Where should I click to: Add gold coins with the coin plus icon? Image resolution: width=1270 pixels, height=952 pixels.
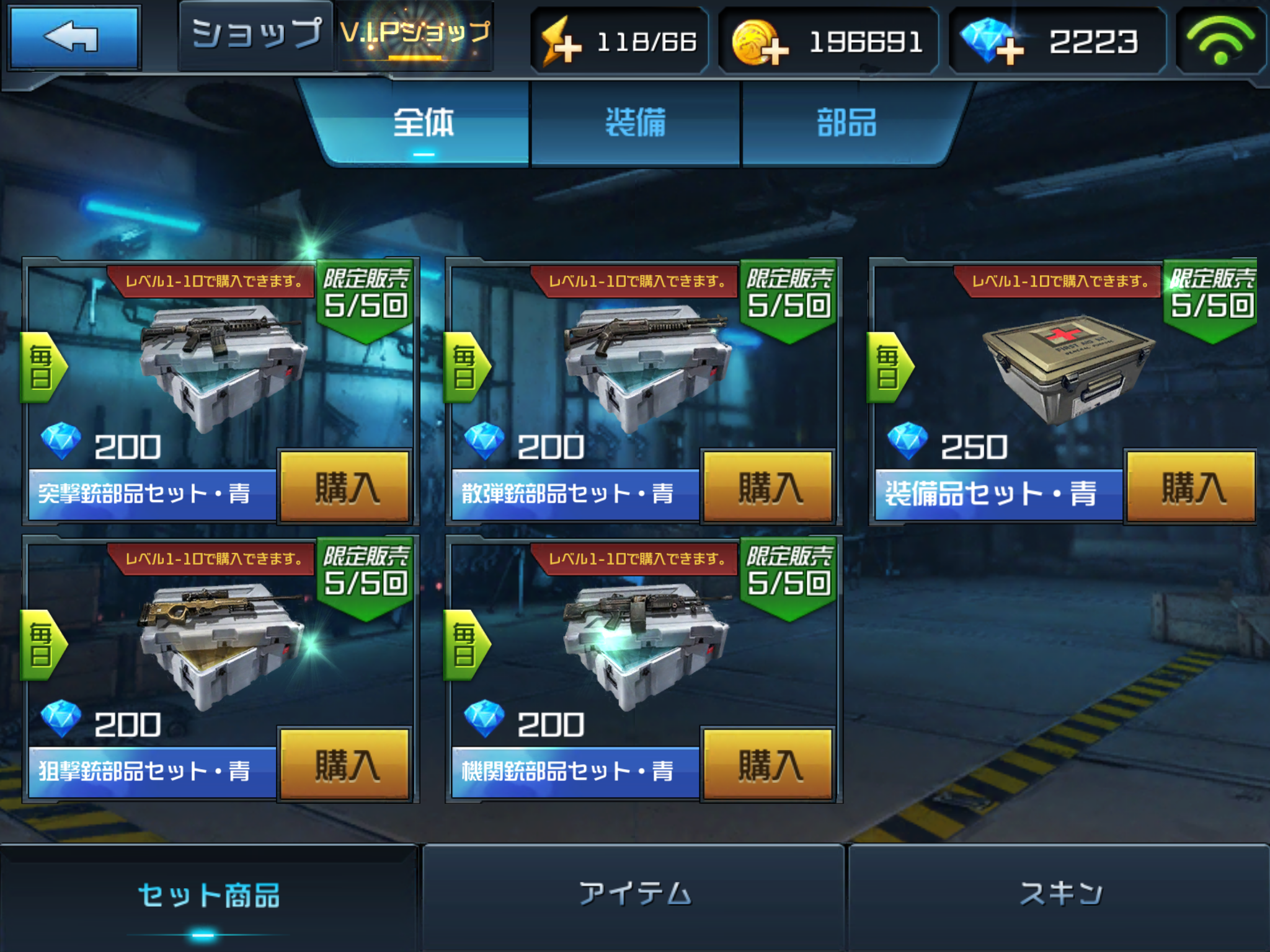tap(760, 42)
